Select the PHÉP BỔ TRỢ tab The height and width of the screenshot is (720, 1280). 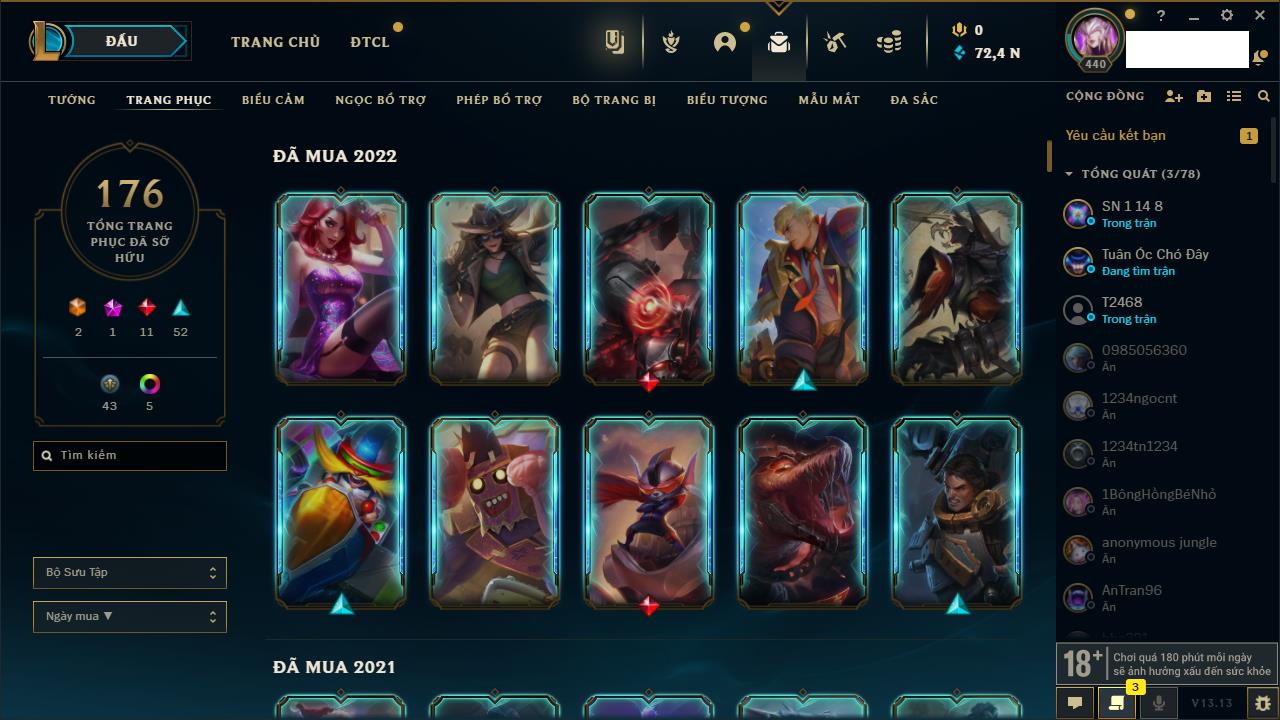499,100
